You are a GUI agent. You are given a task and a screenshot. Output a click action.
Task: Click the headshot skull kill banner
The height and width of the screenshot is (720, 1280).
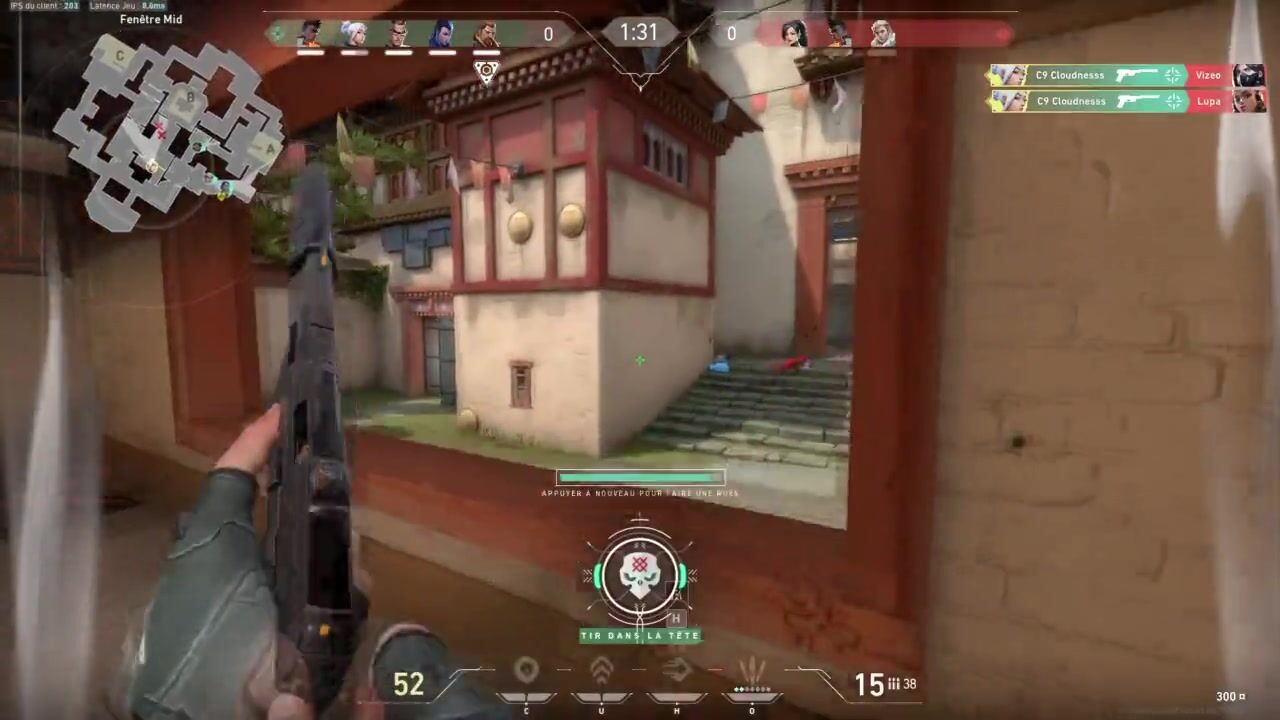pyautogui.click(x=640, y=577)
